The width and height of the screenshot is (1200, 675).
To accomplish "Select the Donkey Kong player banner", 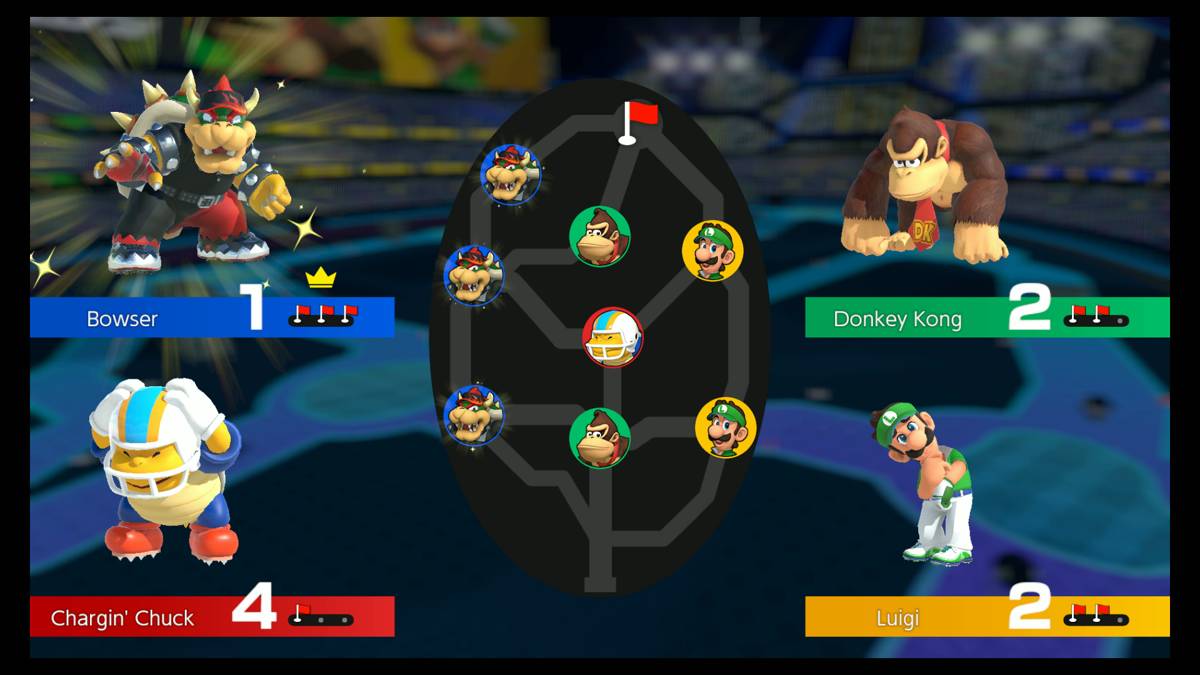I will tap(986, 318).
